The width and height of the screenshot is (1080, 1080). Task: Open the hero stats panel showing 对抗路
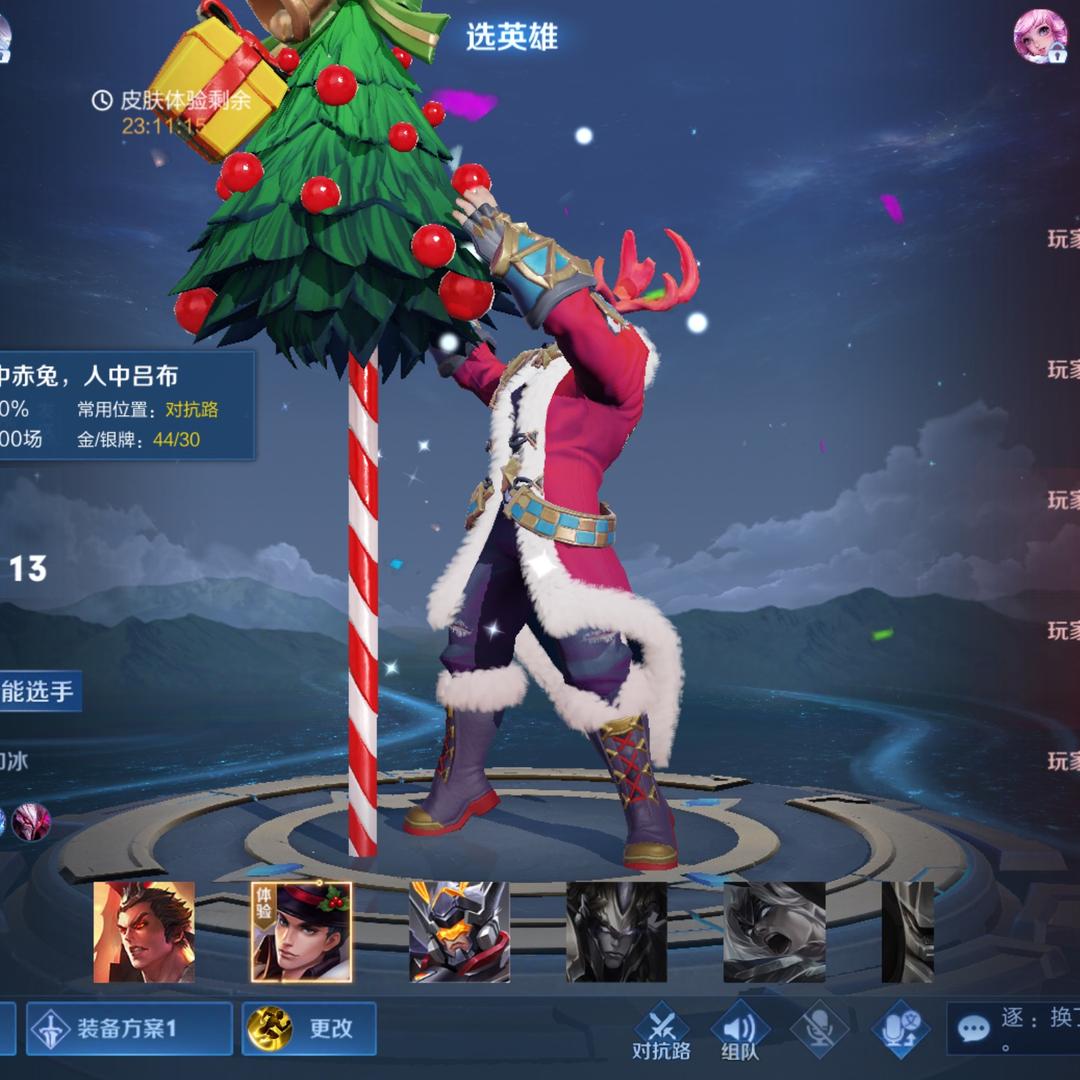(125, 405)
